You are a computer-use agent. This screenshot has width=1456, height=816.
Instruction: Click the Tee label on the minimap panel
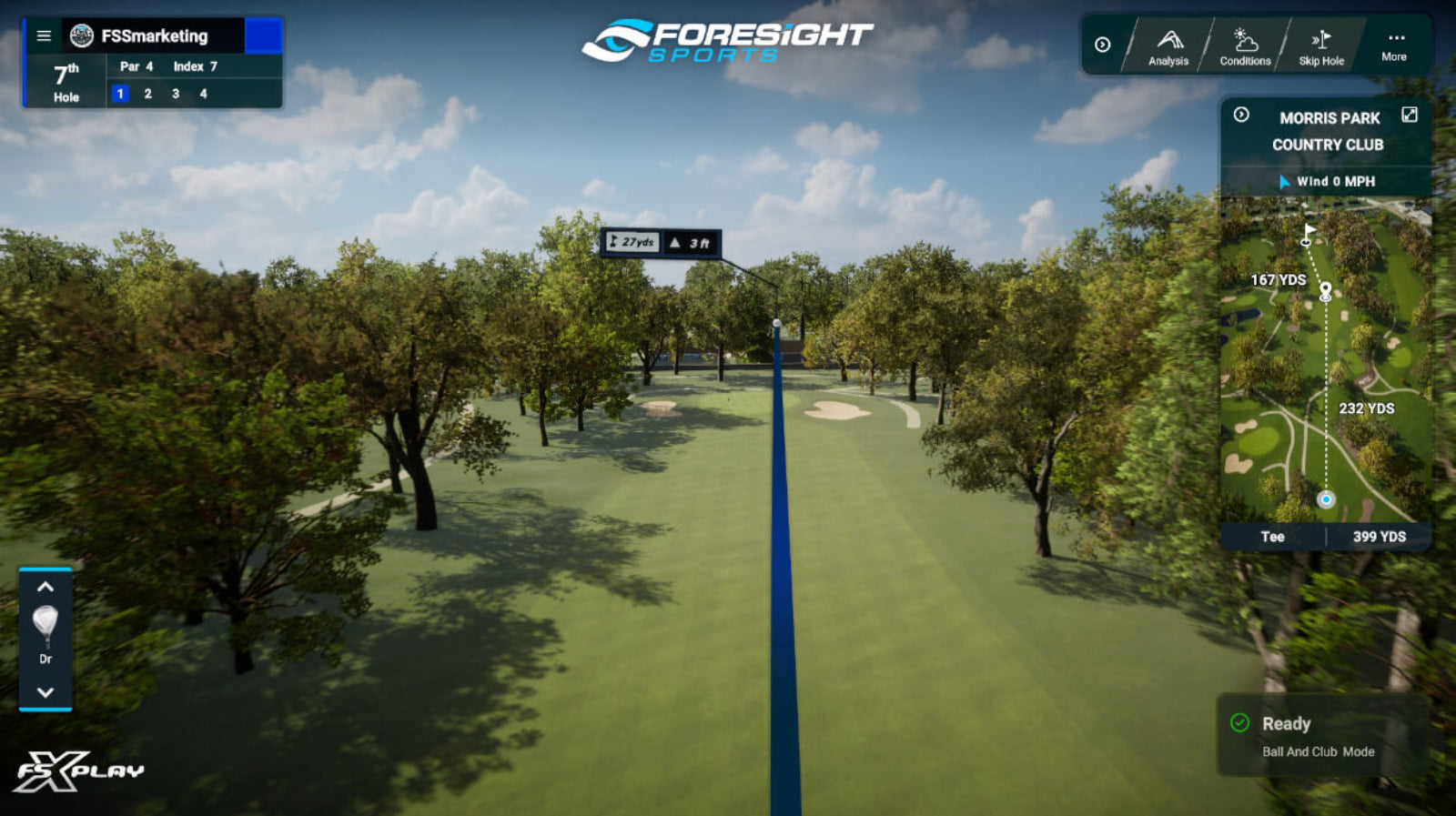click(x=1272, y=537)
